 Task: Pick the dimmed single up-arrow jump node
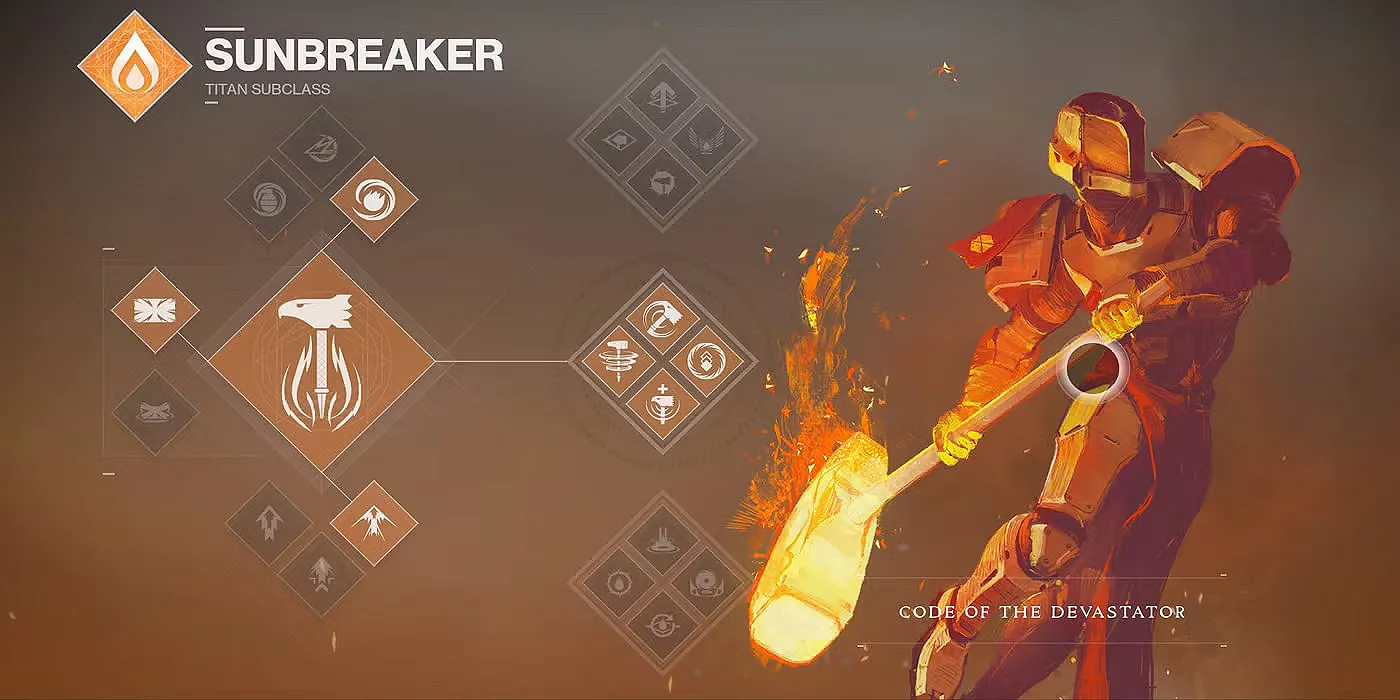tap(269, 522)
